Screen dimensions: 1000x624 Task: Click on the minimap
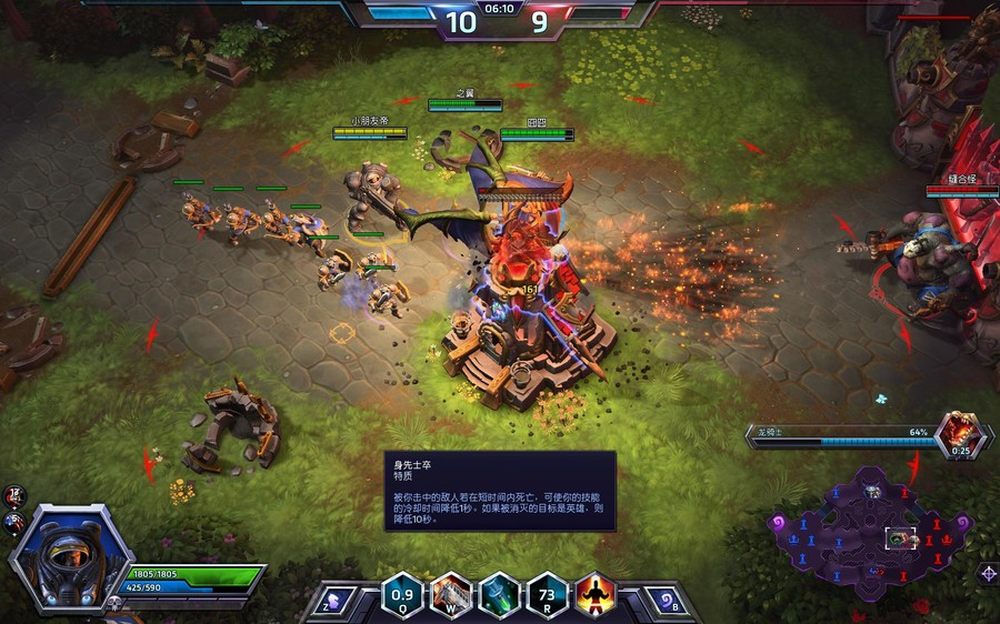(868, 530)
